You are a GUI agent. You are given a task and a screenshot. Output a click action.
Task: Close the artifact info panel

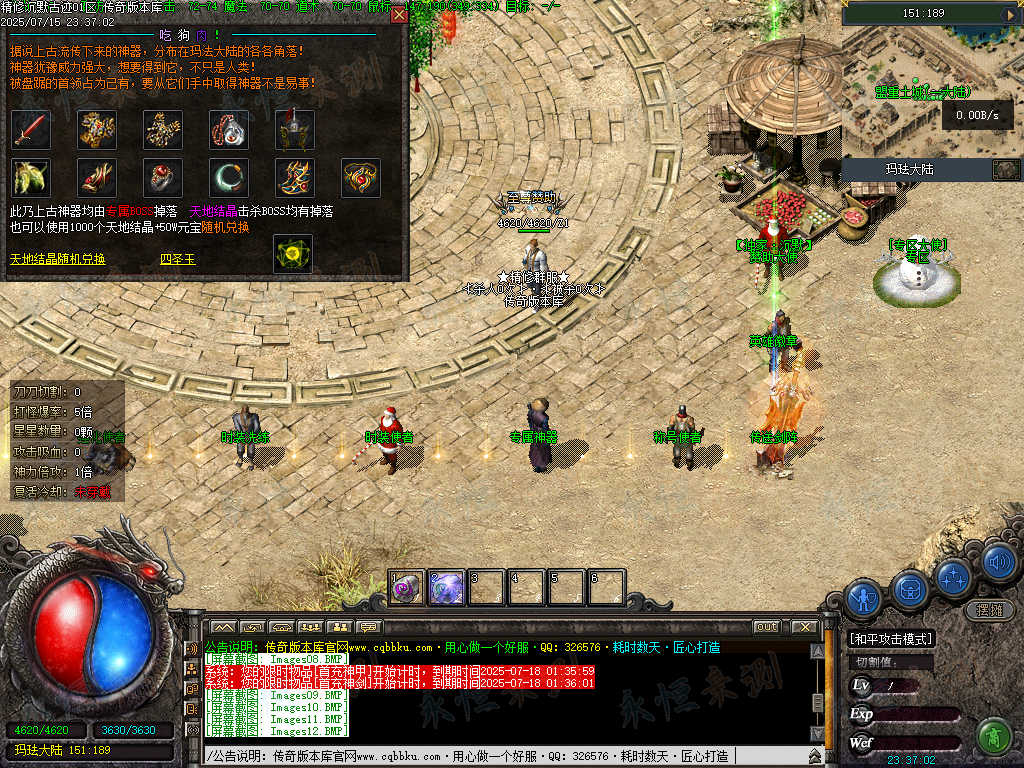point(399,15)
